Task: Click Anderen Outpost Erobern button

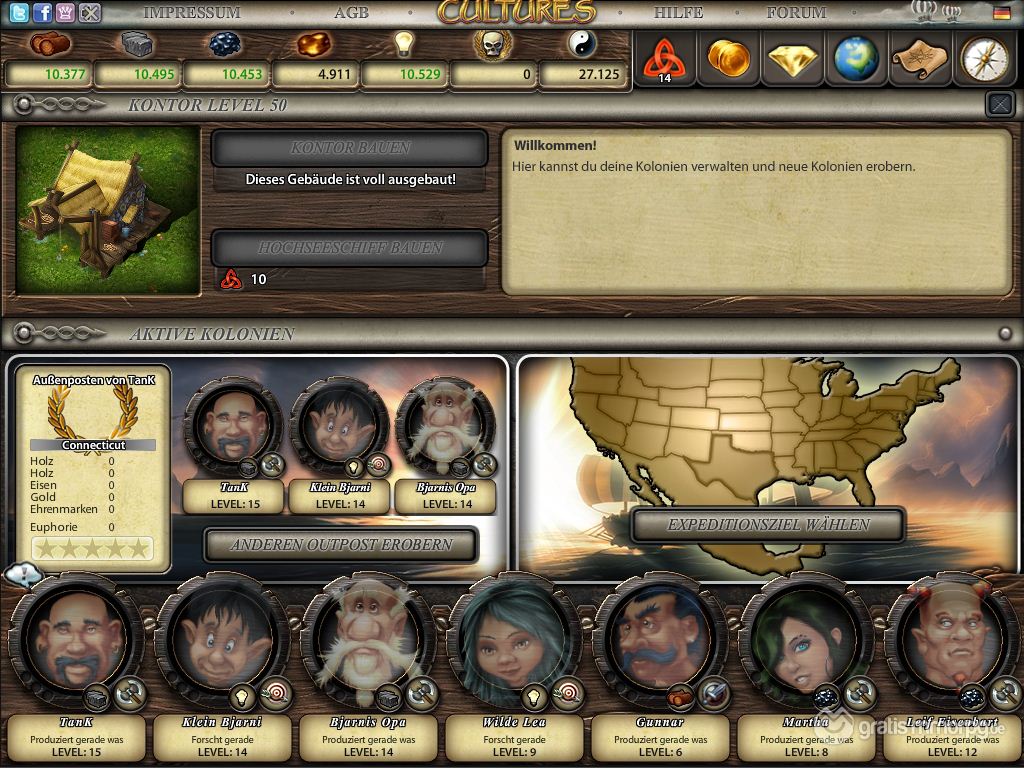Action: point(341,545)
